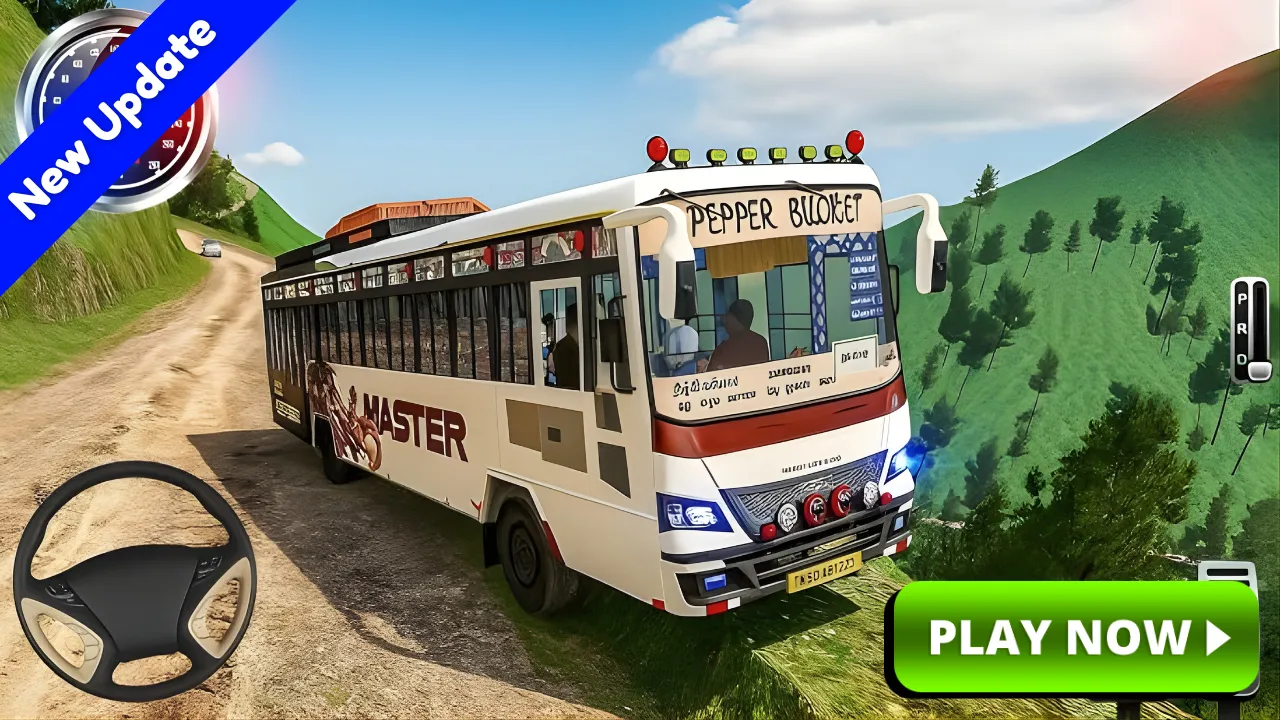Click the blue headlight of the bus

[x=906, y=460]
